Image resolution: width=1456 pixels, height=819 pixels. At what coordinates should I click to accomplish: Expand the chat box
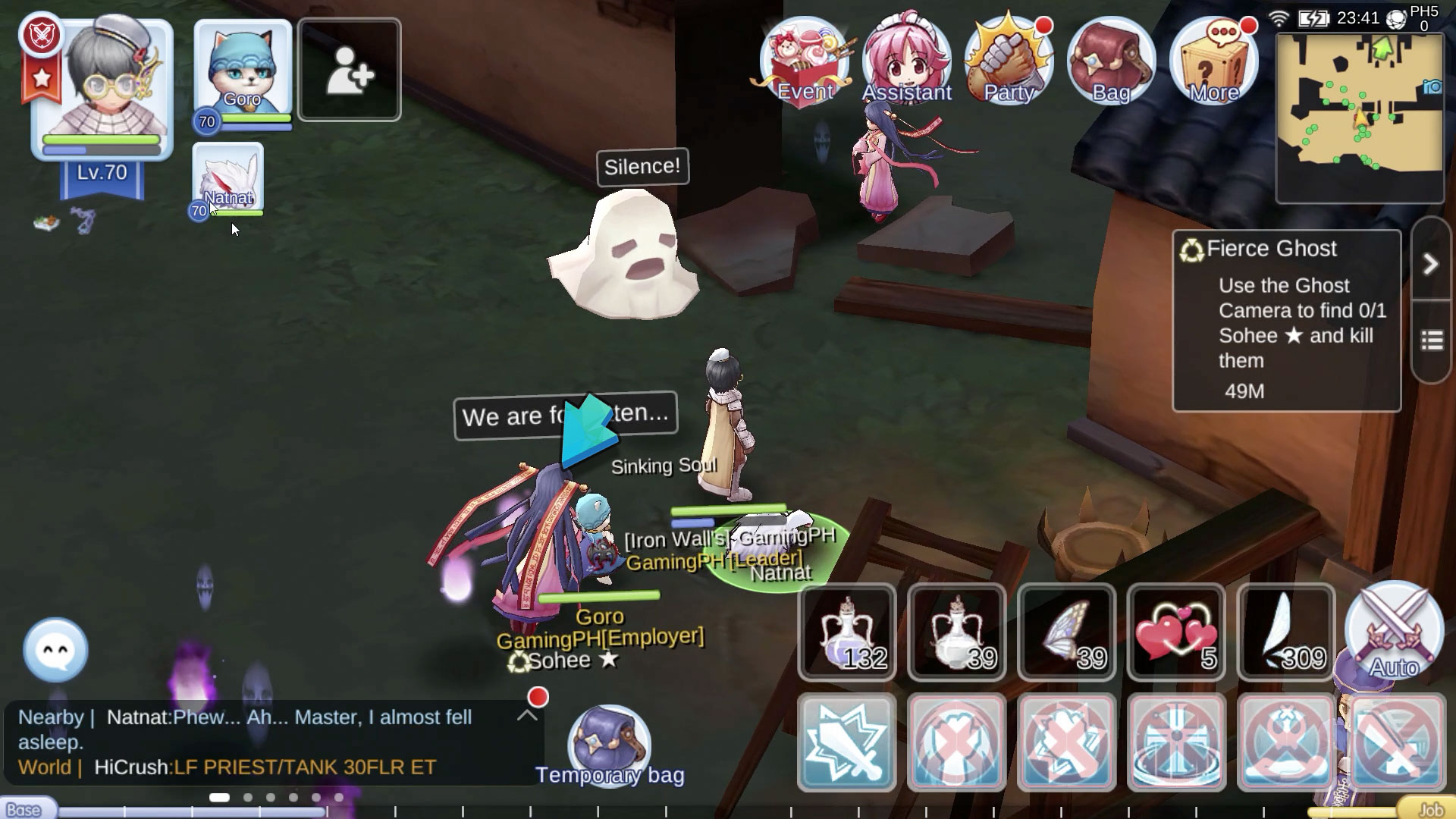(527, 715)
